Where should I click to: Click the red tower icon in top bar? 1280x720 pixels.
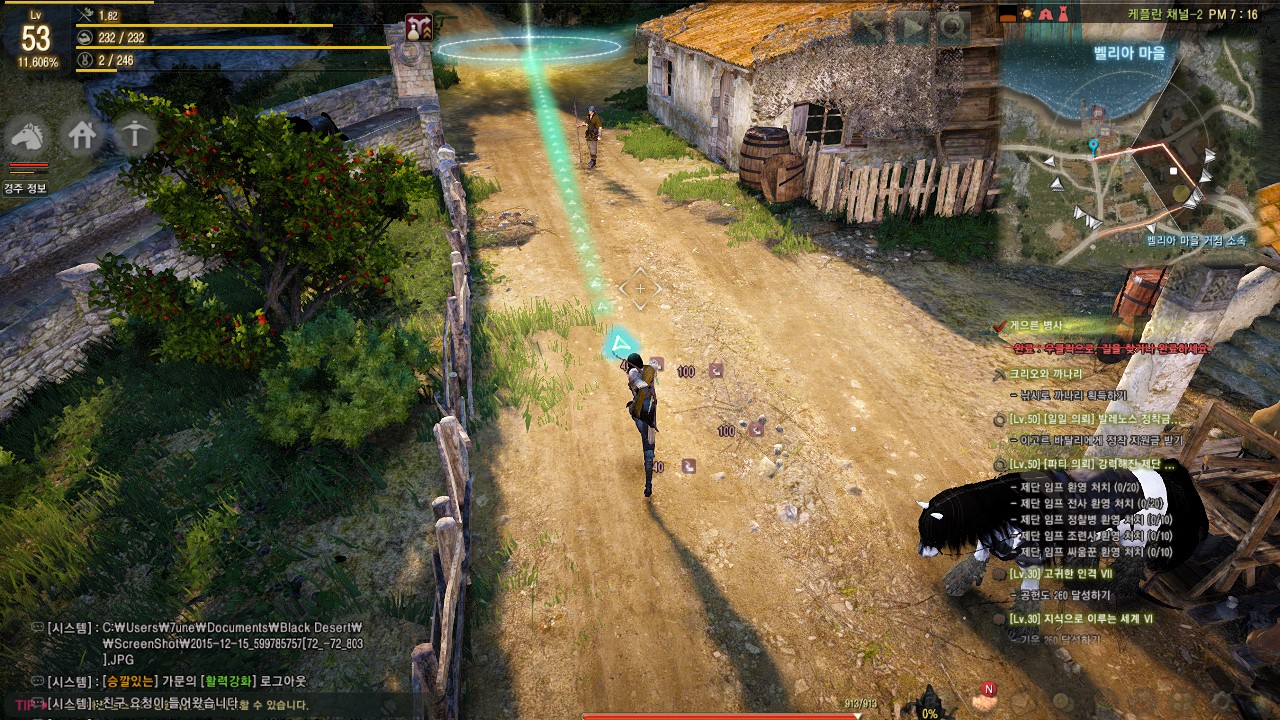coord(1064,14)
